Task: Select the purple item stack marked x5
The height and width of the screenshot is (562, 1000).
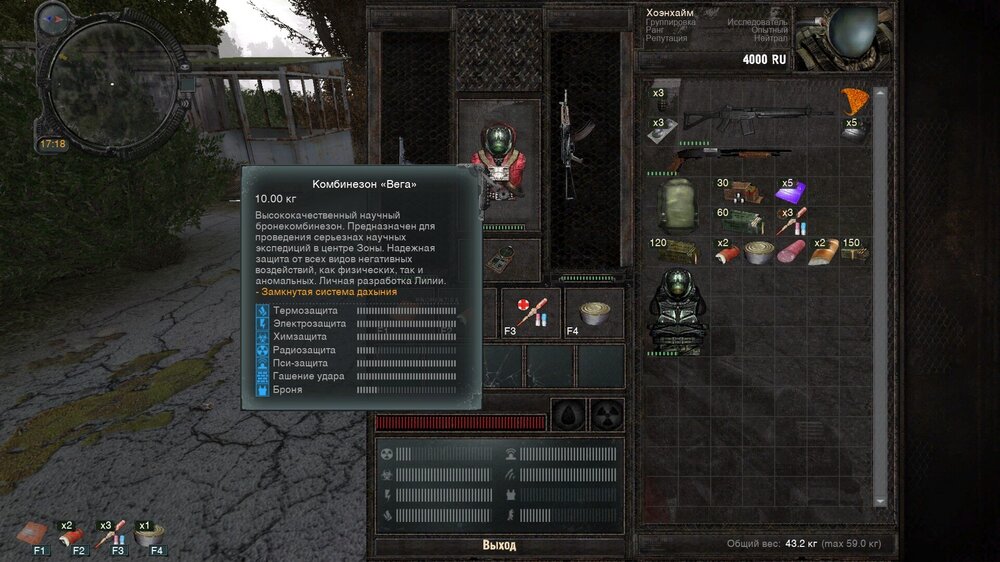Action: coord(791,191)
